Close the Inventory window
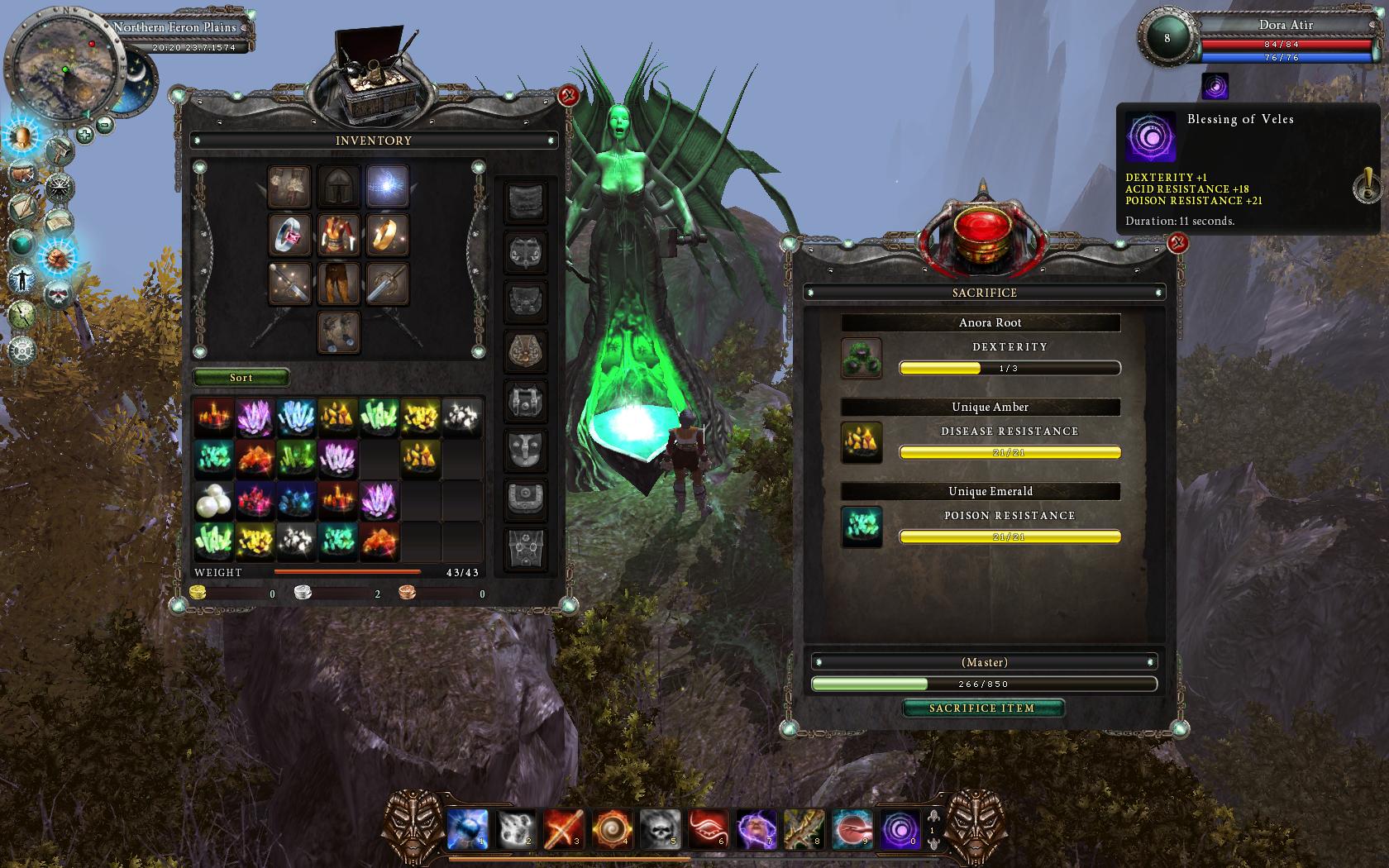This screenshot has width=1389, height=868. (x=568, y=97)
